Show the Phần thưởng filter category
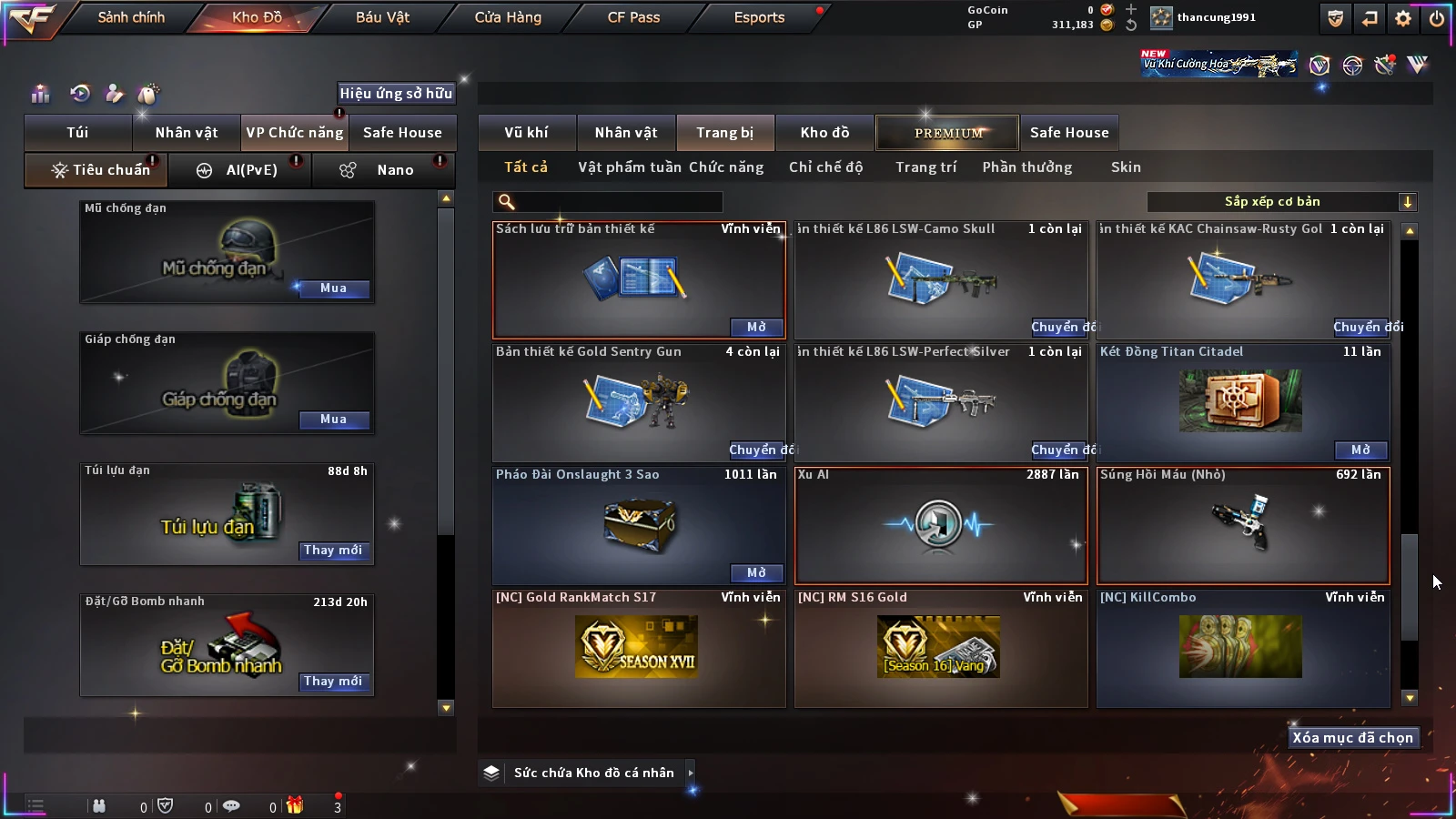1456x819 pixels. [x=1026, y=167]
